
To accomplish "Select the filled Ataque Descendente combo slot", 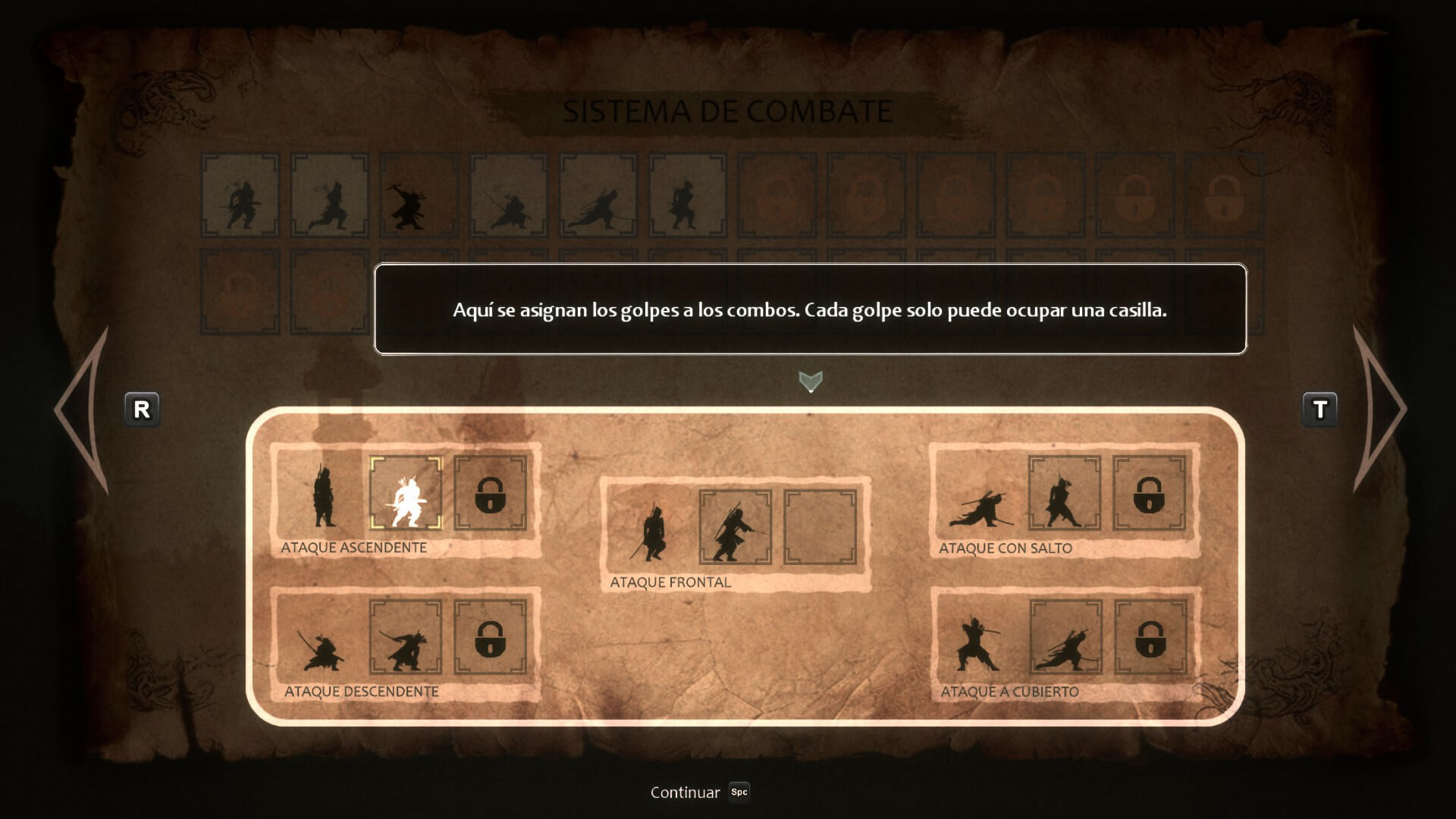I will (406, 637).
